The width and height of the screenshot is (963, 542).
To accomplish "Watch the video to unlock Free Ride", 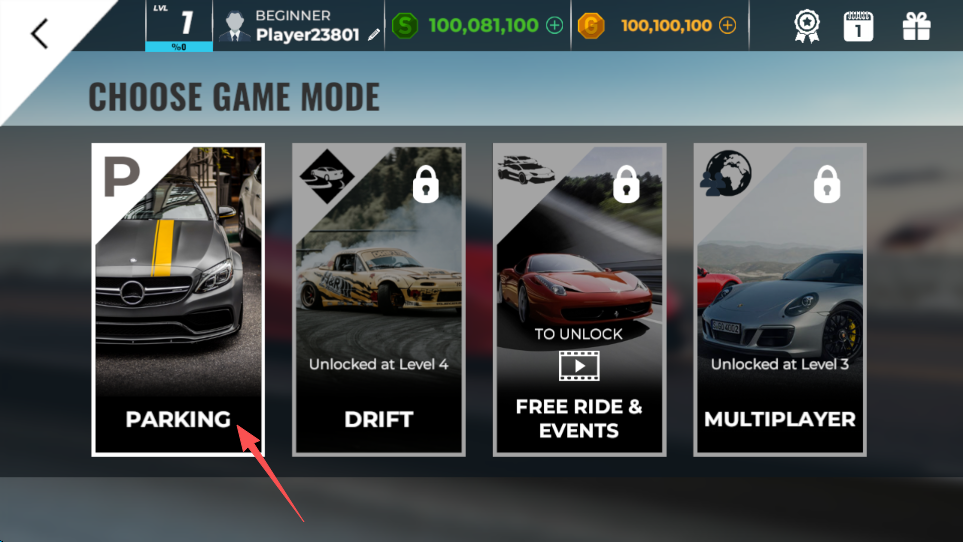I will coord(579,366).
